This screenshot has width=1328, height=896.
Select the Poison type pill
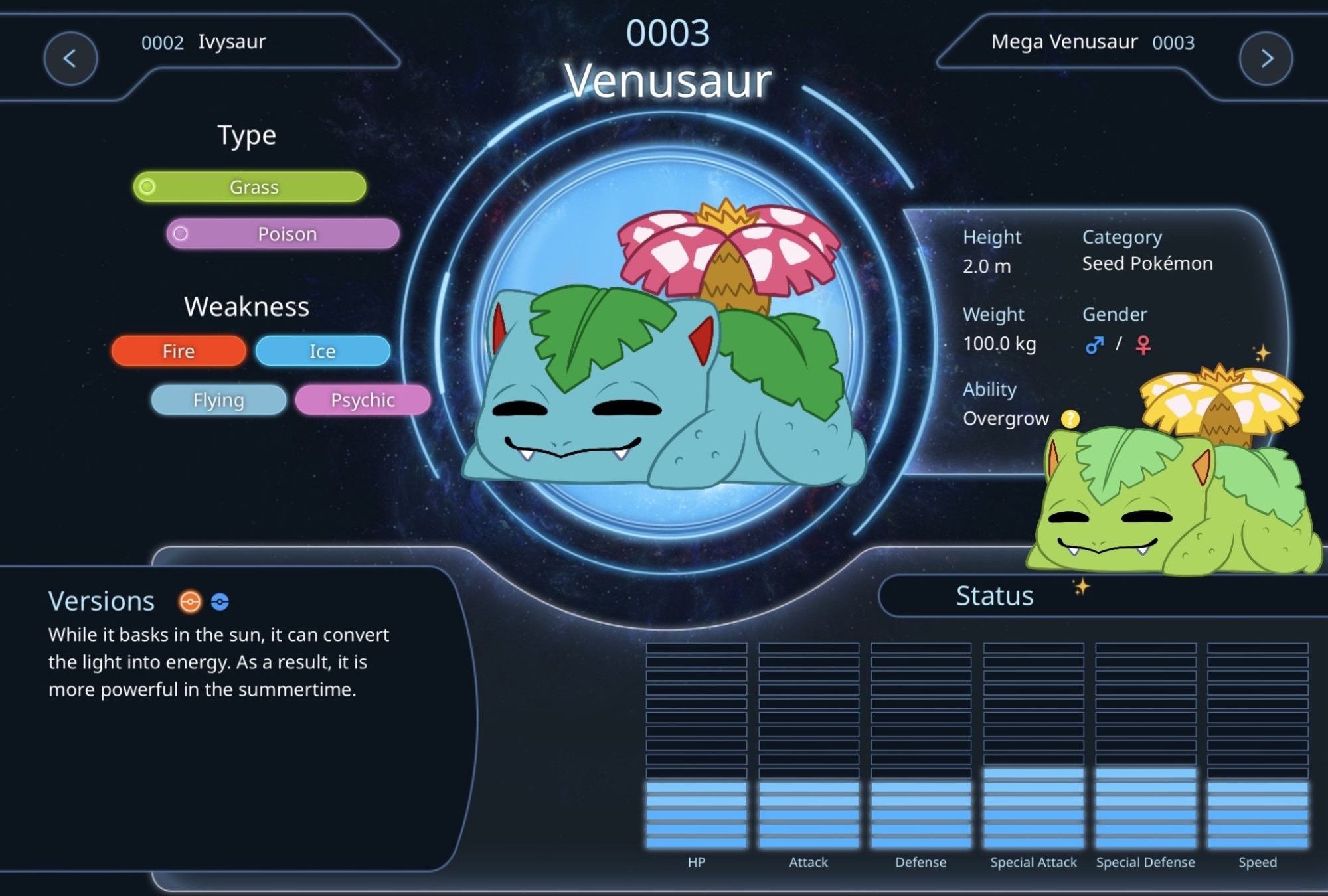283,234
